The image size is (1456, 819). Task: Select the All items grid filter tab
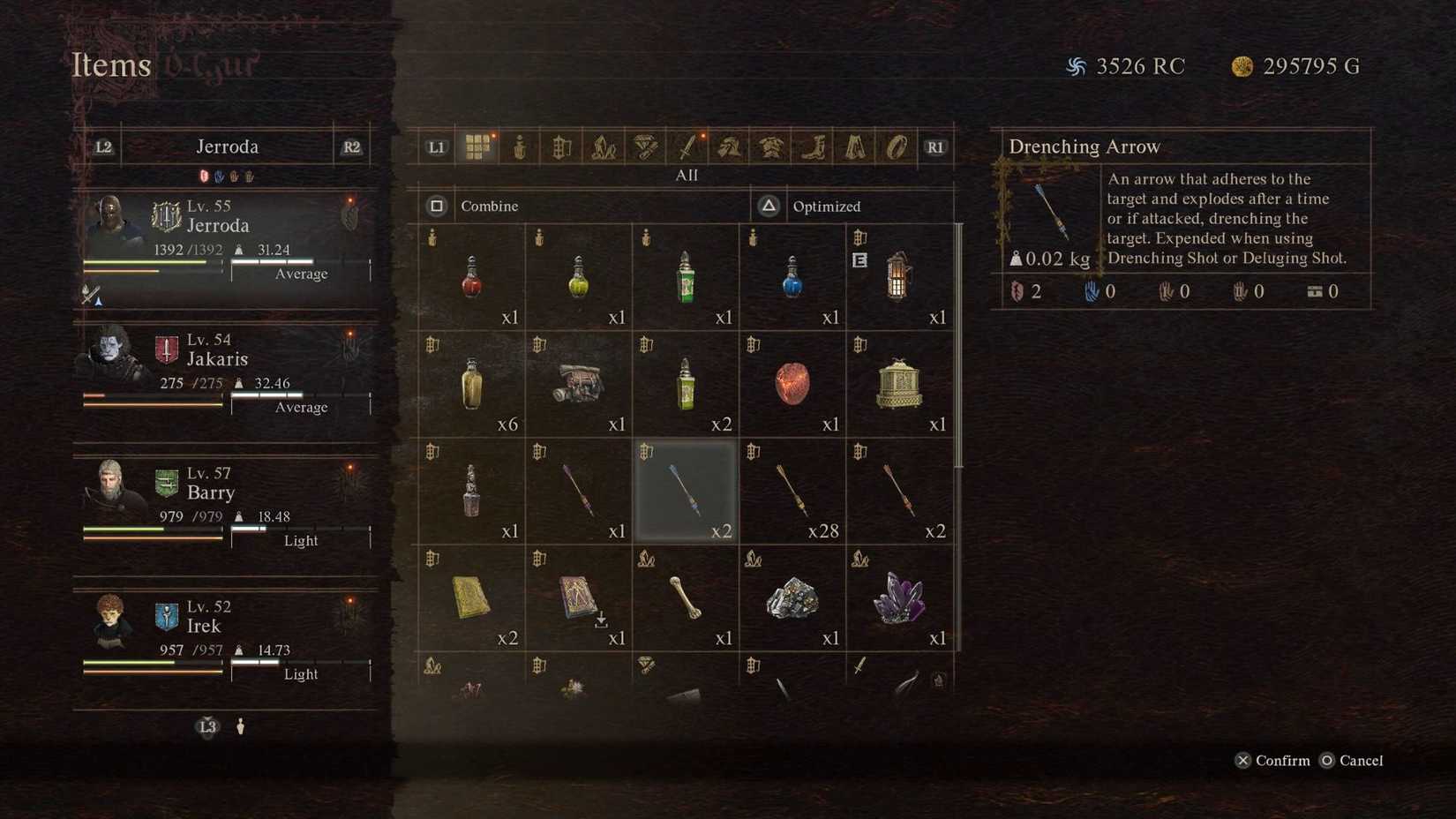click(479, 147)
